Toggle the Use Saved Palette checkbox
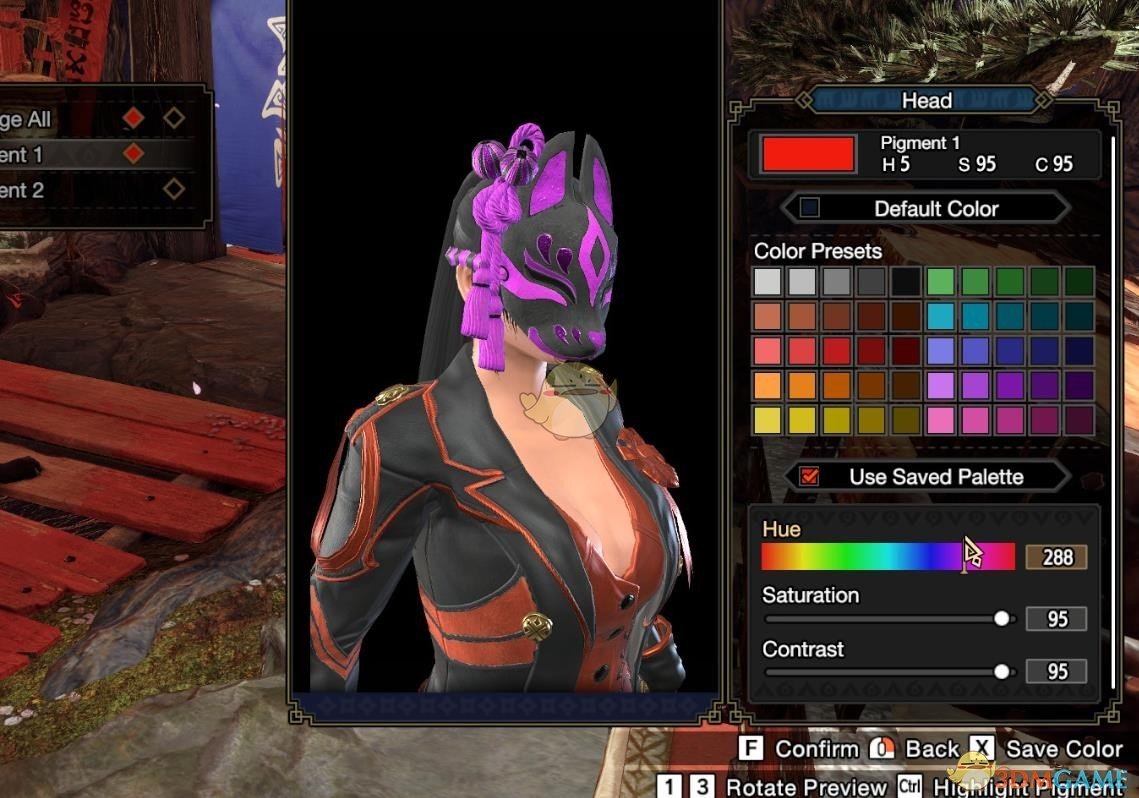The image size is (1139, 798). point(810,476)
